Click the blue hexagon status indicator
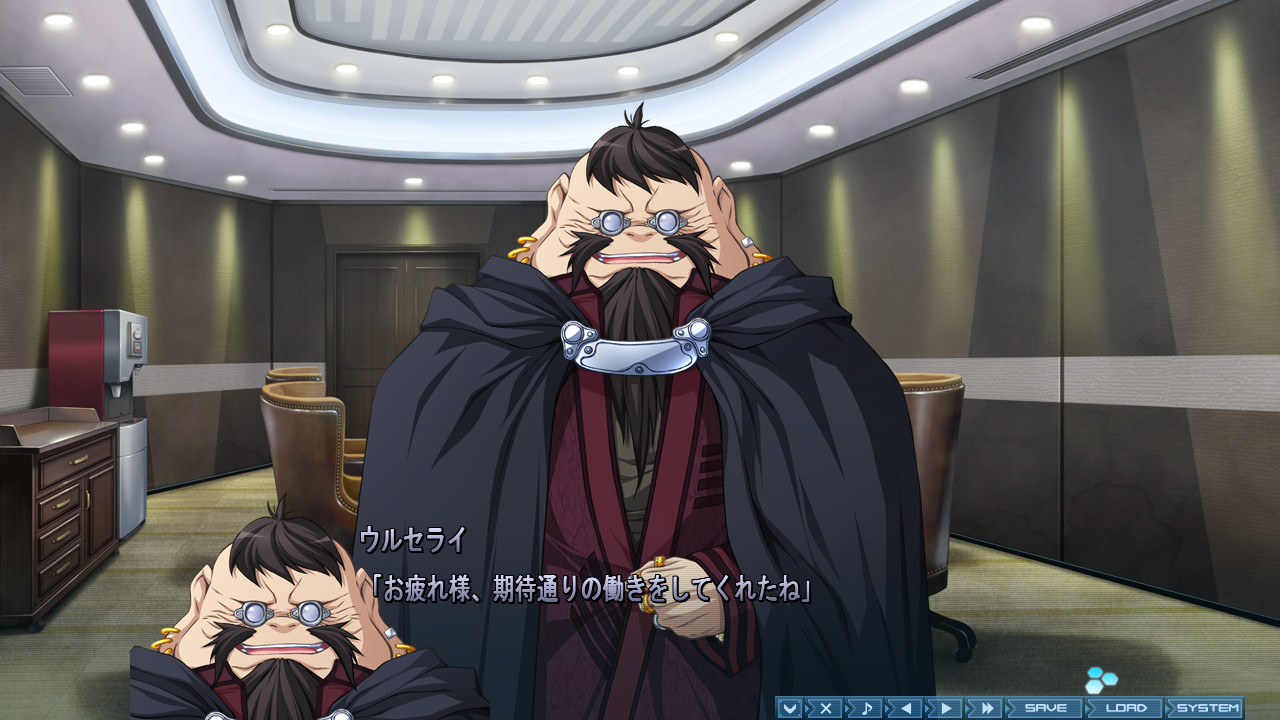Image resolution: width=1280 pixels, height=720 pixels. point(1101,681)
